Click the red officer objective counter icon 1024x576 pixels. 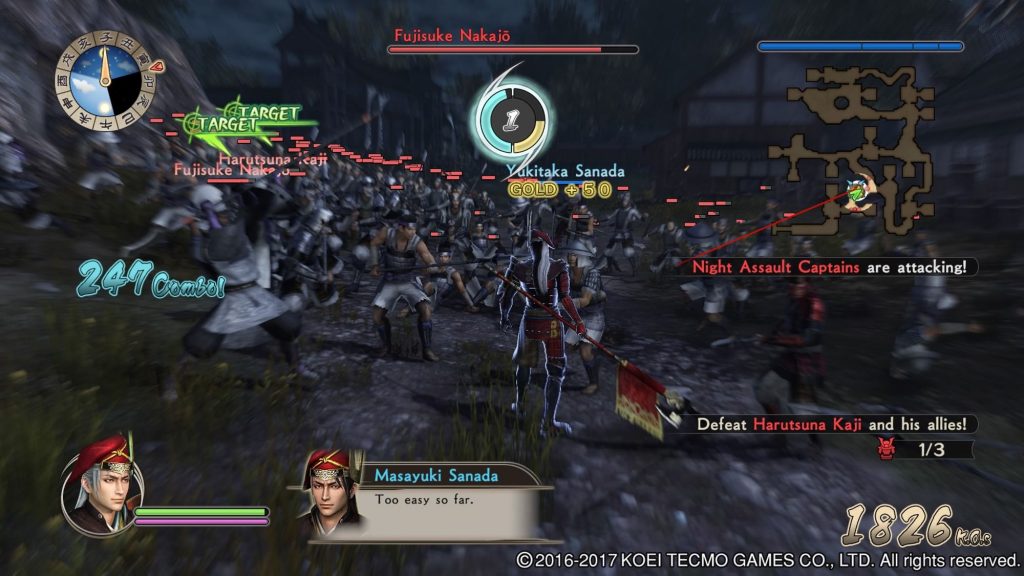pyautogui.click(x=885, y=450)
